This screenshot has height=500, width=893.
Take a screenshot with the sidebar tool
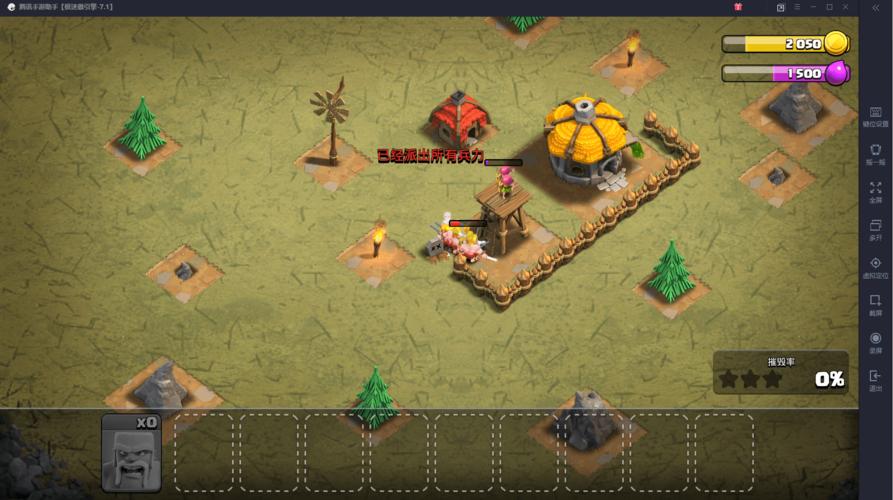(875, 303)
